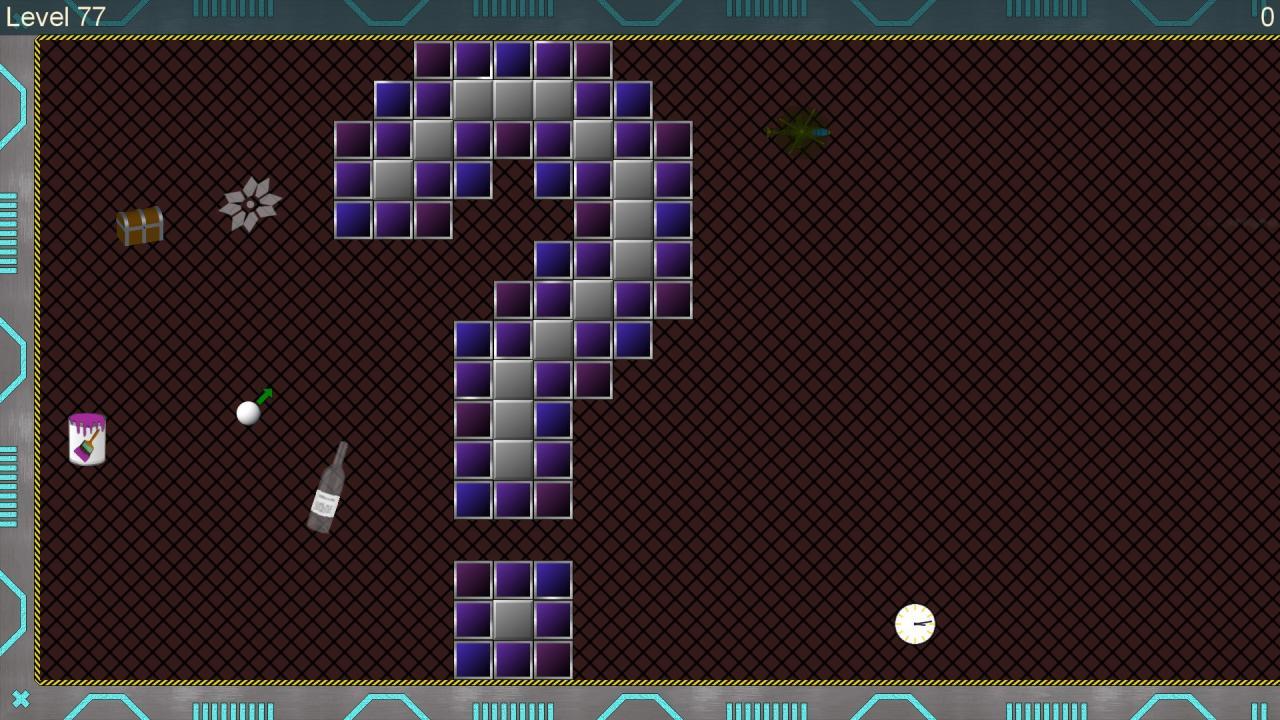1280x720 pixels.
Task: Toggle the bottom-right brick of the dot
Action: point(552,660)
